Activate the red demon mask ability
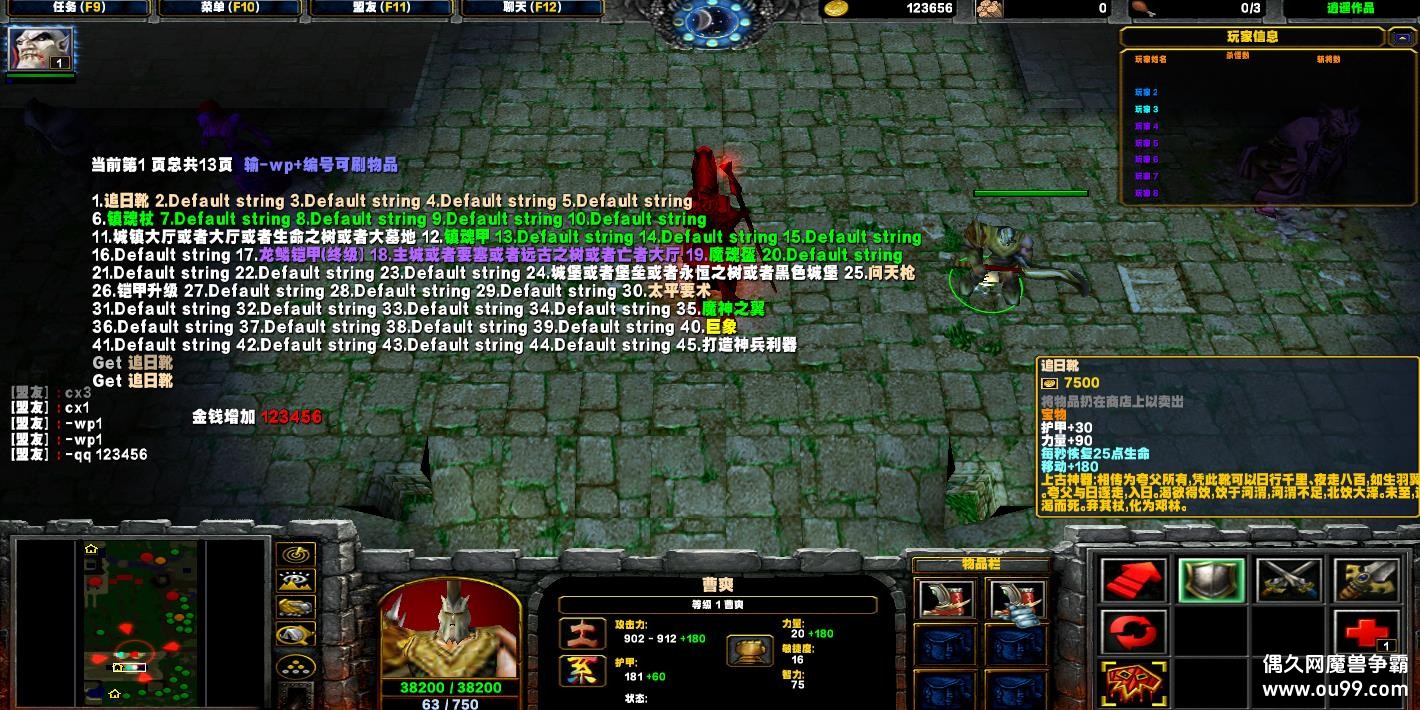This screenshot has height=710, width=1420. tap(1133, 685)
